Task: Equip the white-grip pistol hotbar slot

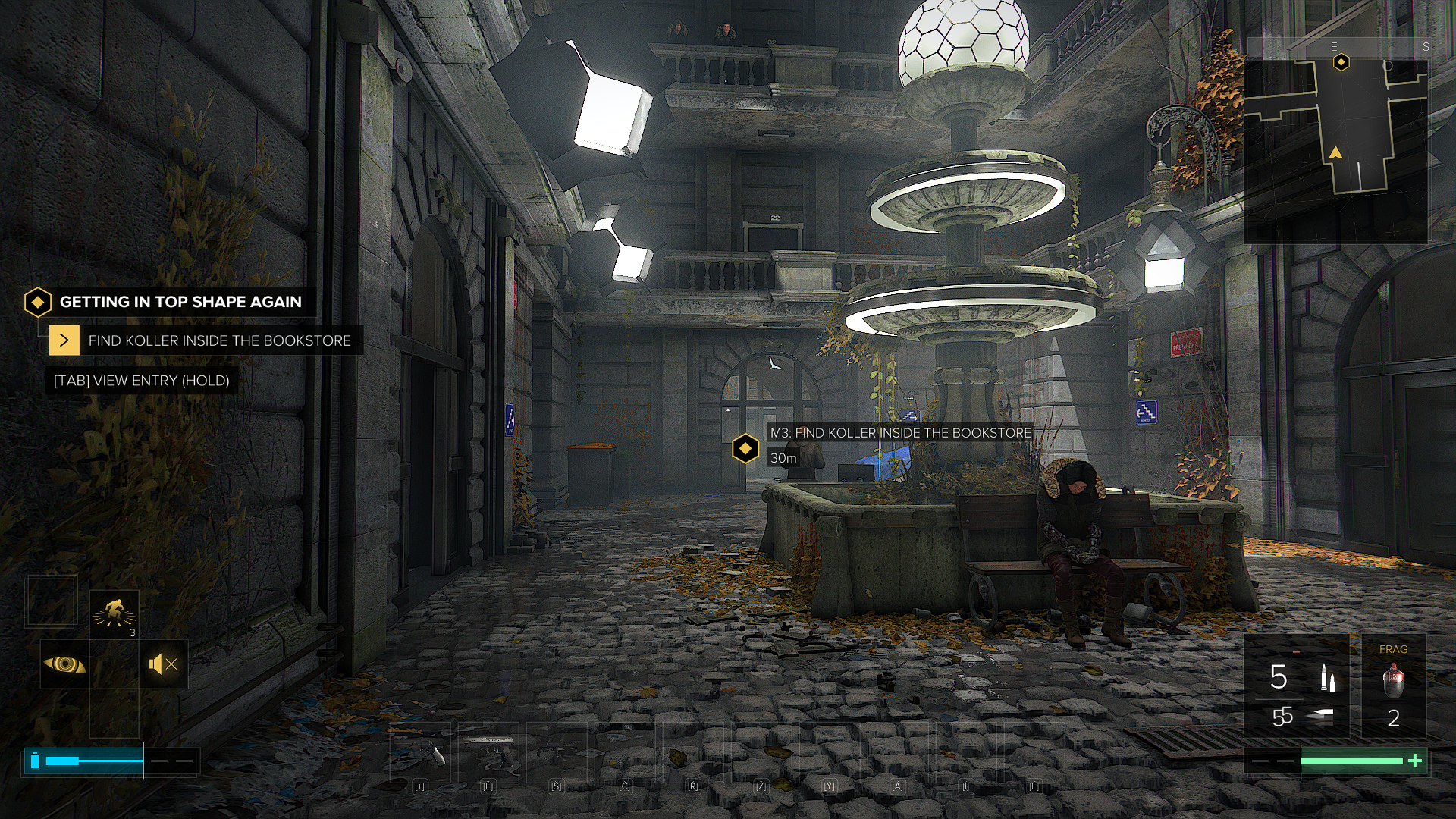Action: (420, 752)
